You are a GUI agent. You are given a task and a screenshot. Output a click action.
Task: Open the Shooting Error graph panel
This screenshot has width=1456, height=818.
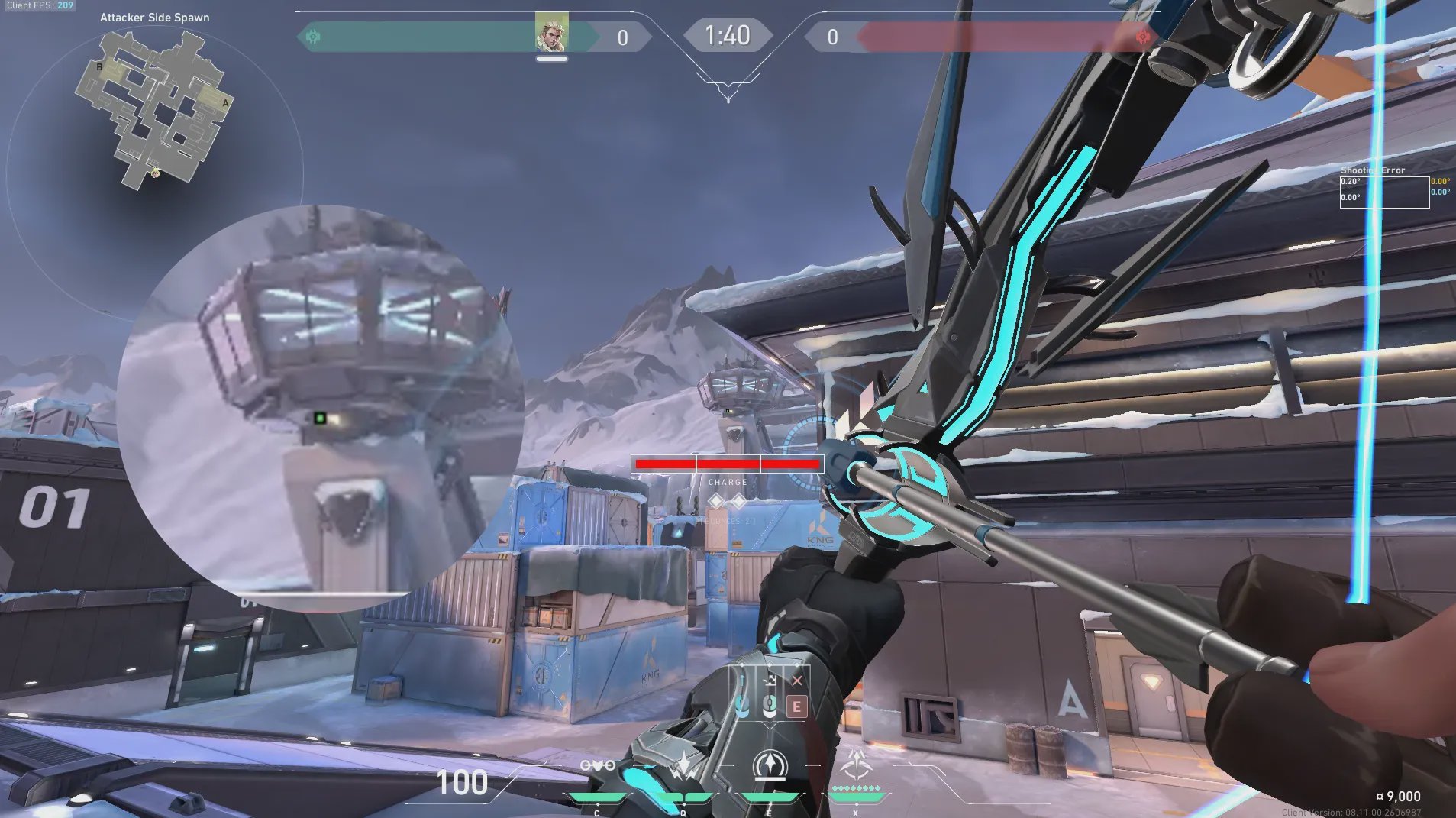[1384, 192]
